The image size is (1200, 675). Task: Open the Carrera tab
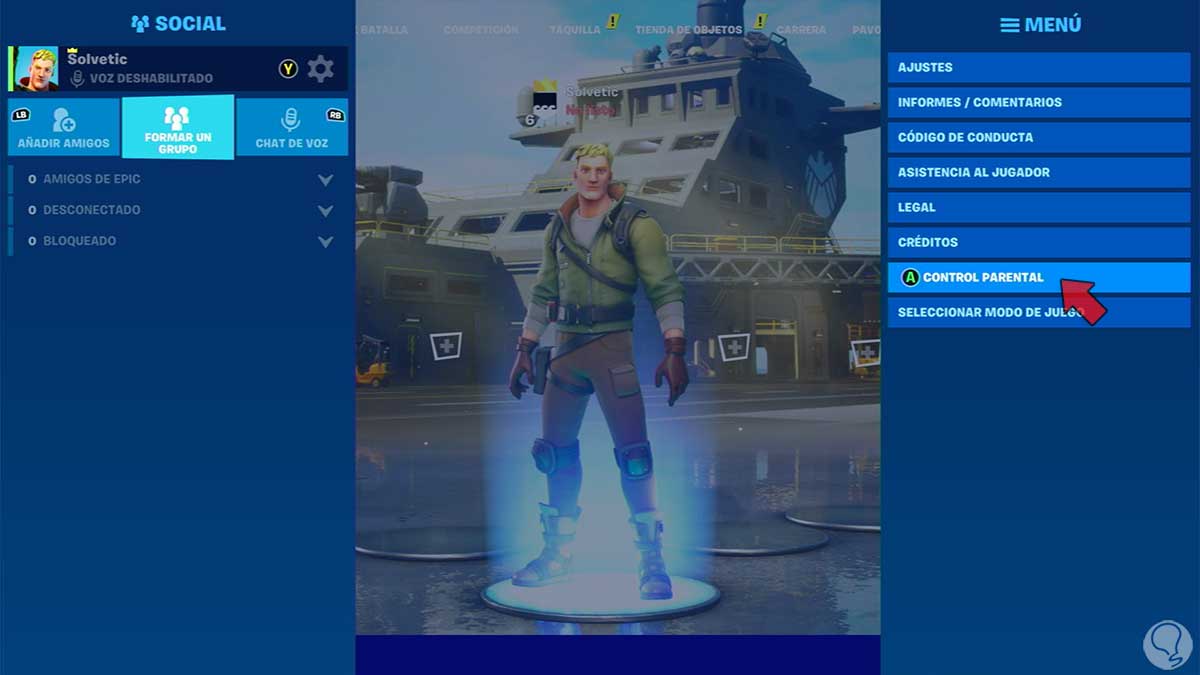point(801,30)
